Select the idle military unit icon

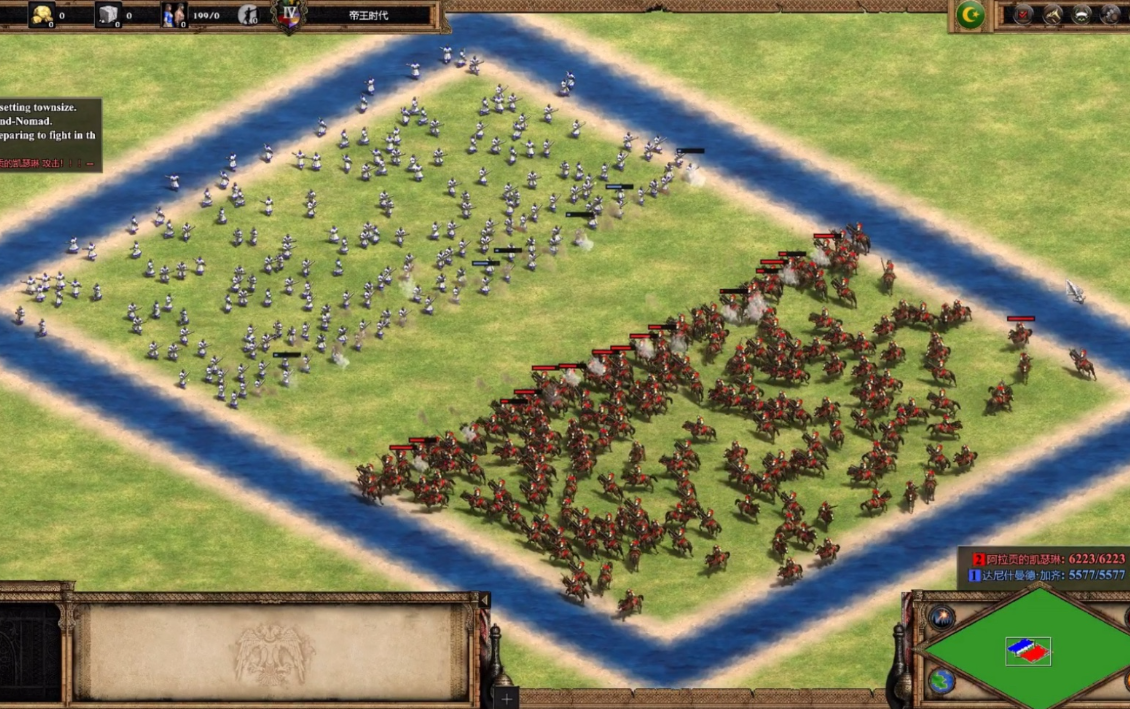[248, 15]
